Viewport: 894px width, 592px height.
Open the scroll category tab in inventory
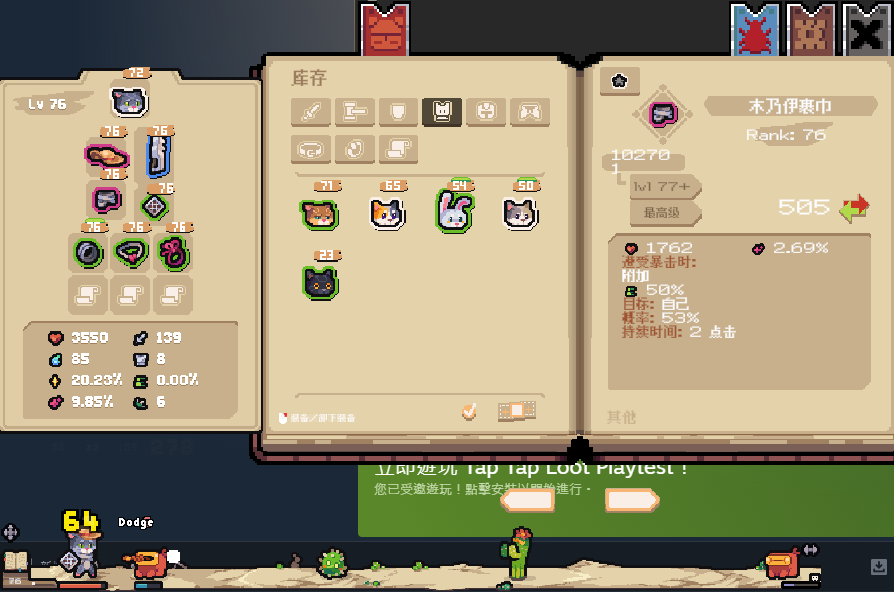(398, 149)
